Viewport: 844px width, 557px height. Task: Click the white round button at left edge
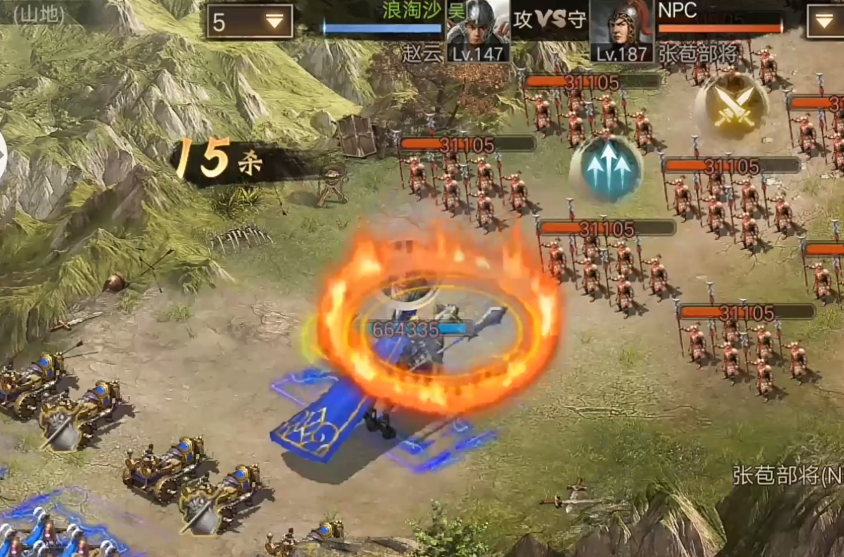[x=2, y=158]
